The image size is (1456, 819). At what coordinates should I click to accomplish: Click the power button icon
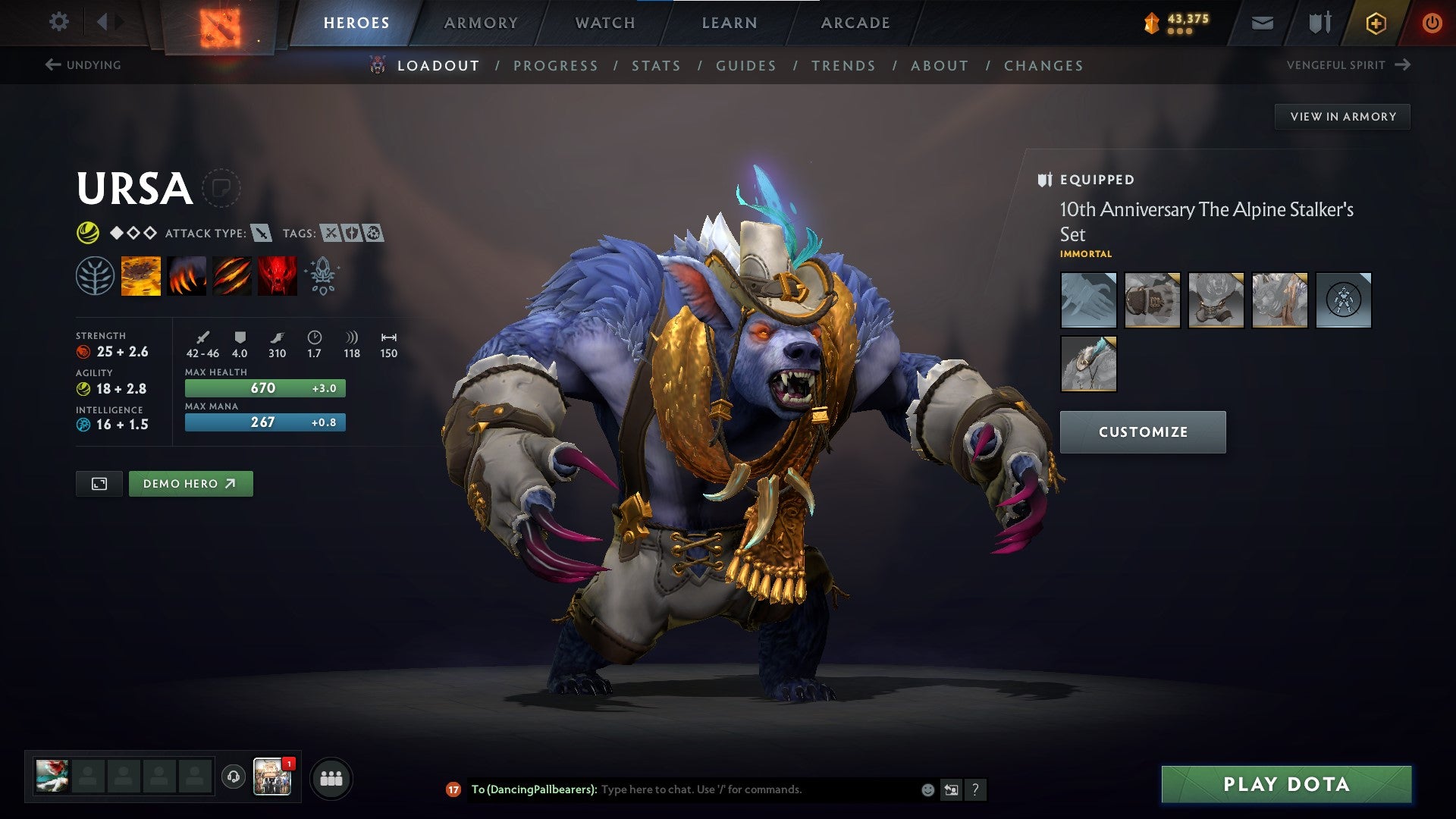pyautogui.click(x=1432, y=23)
